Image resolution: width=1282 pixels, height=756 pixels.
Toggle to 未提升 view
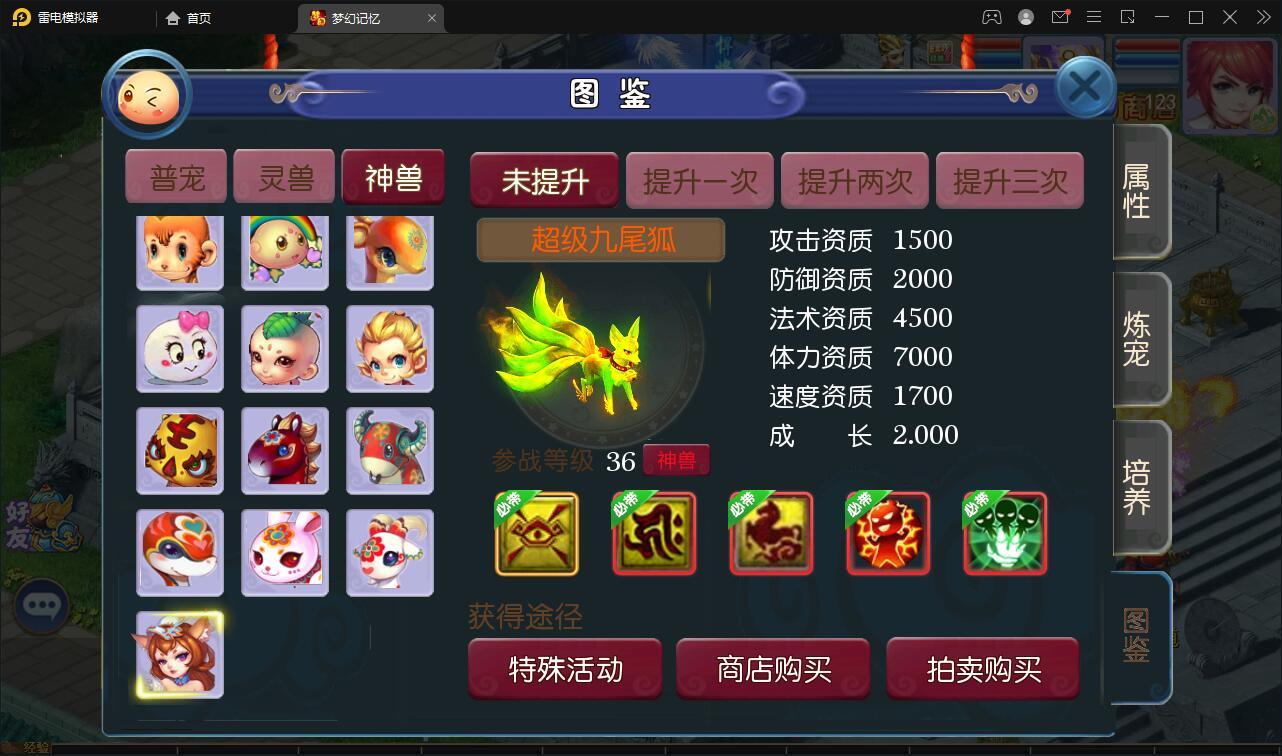(543, 181)
